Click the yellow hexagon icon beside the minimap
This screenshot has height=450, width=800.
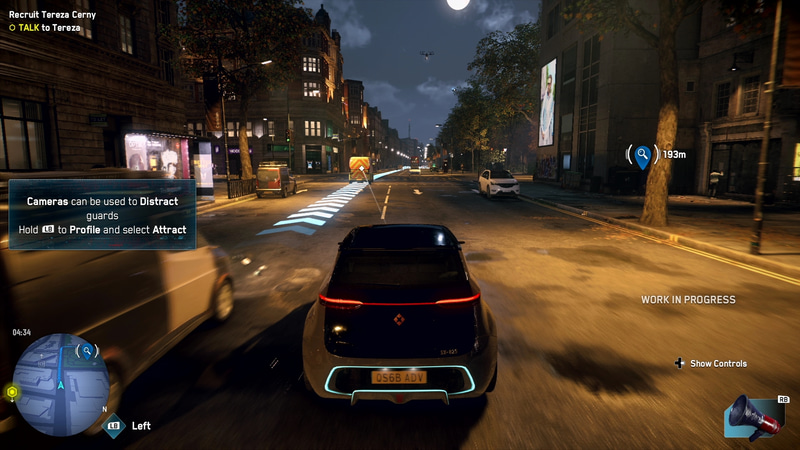[12, 392]
